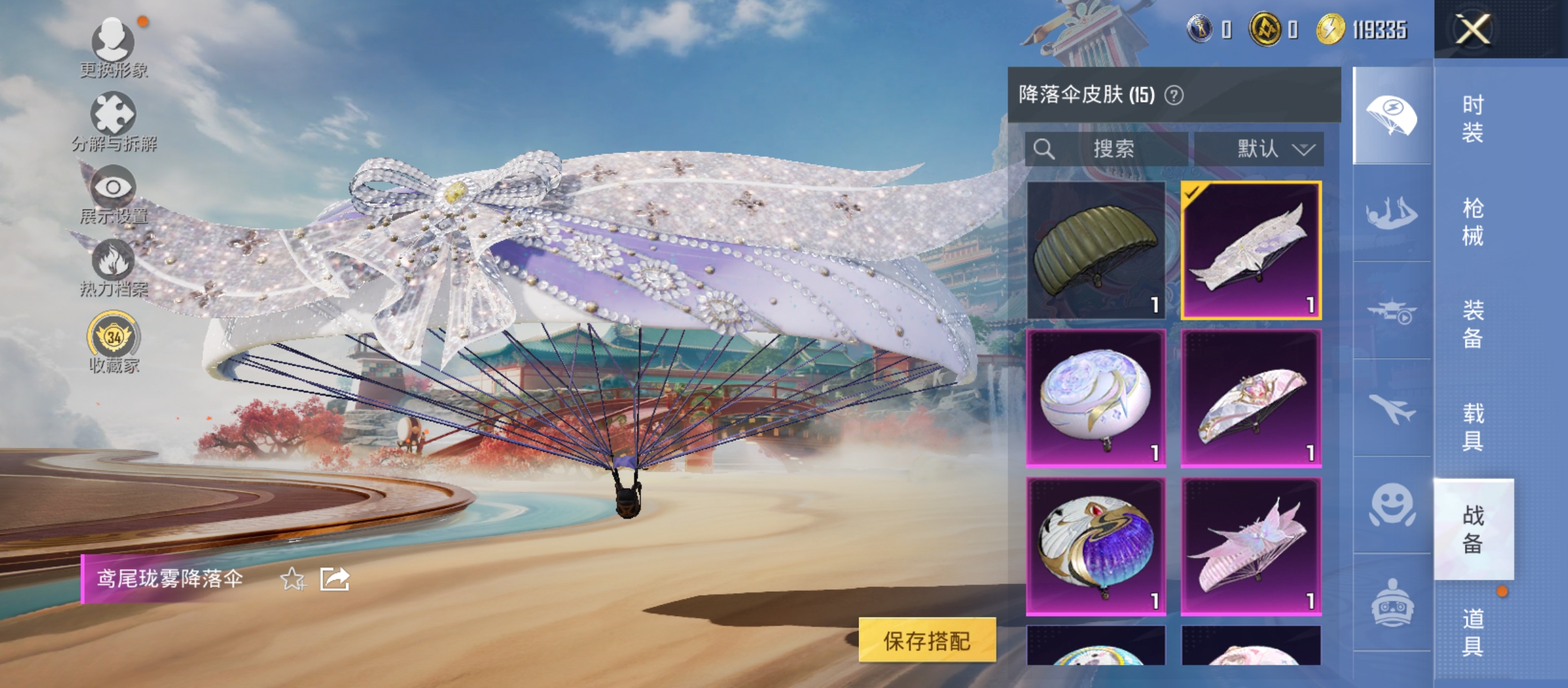Screen dimensions: 1568x688
Task: Favorite the parachute with the star icon
Action: click(x=293, y=579)
